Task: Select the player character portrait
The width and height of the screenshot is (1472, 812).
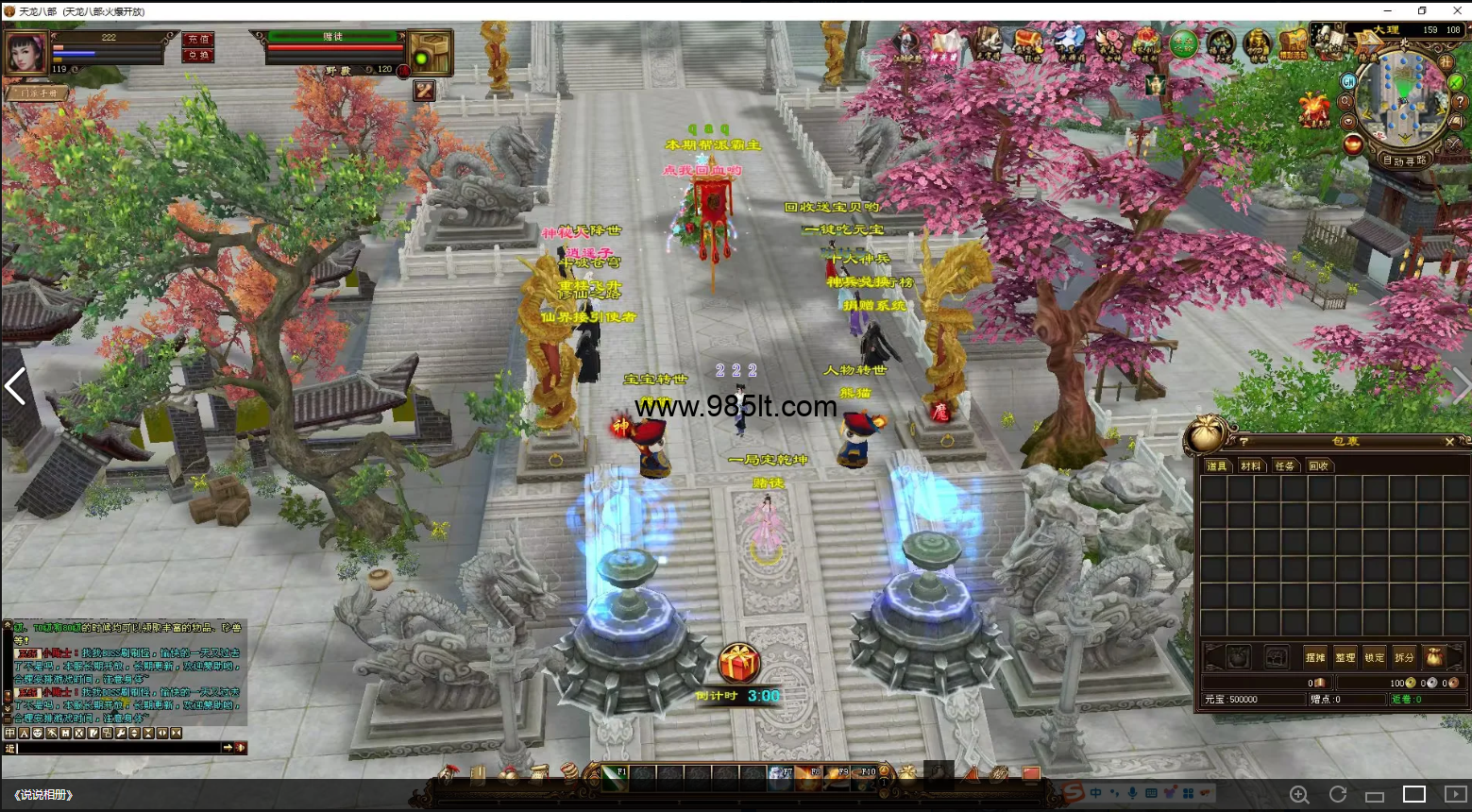Action: pos(25,53)
